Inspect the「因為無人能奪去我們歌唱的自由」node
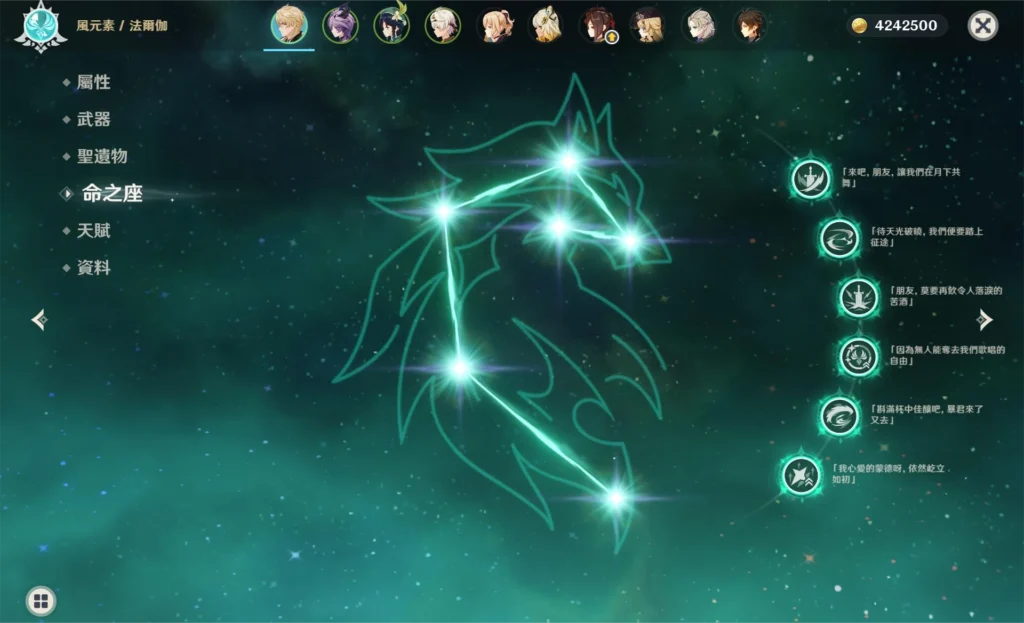The width and height of the screenshot is (1024, 623). pyautogui.click(x=858, y=357)
